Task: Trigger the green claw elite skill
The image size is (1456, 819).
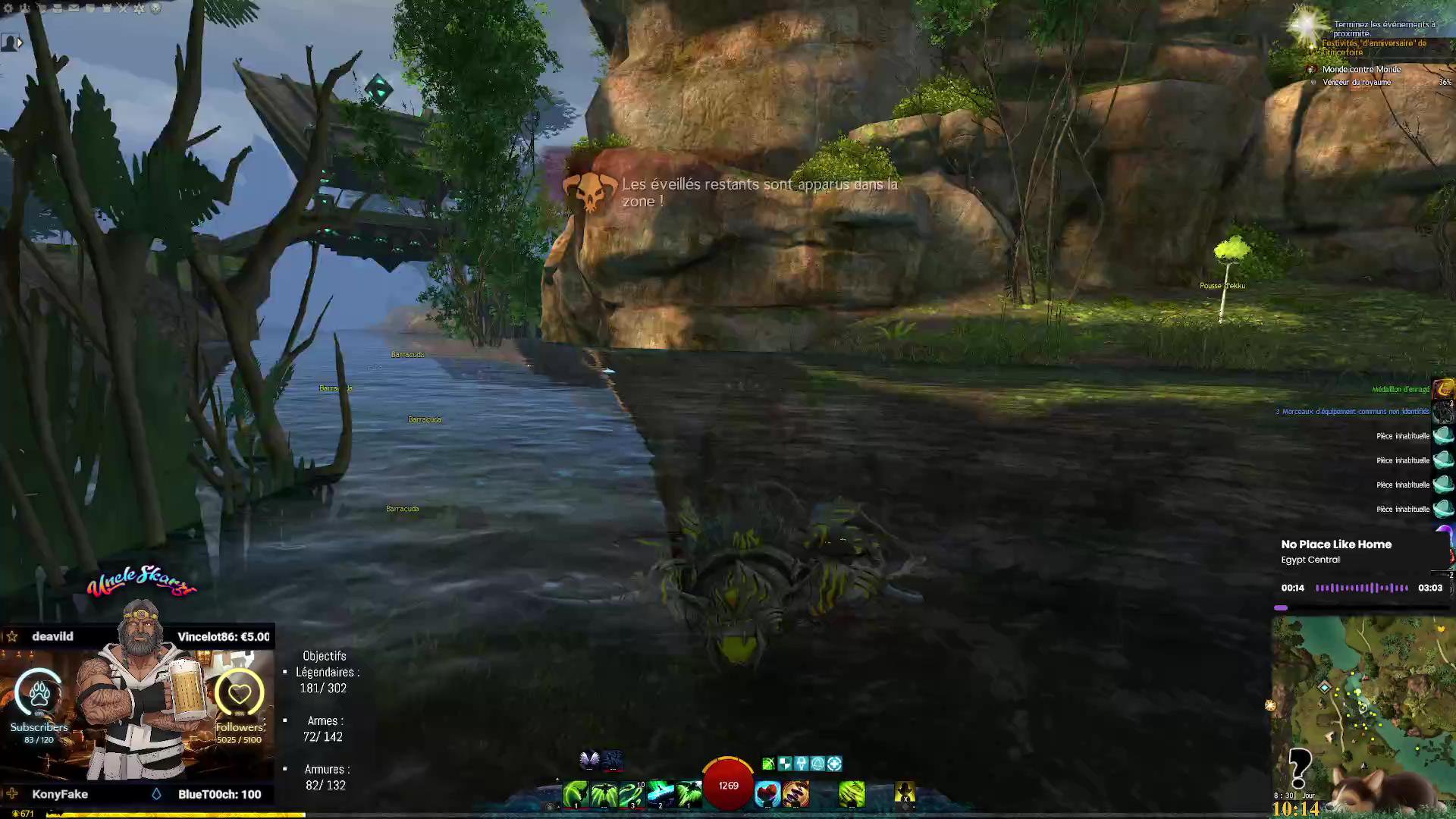Action: coord(852,794)
